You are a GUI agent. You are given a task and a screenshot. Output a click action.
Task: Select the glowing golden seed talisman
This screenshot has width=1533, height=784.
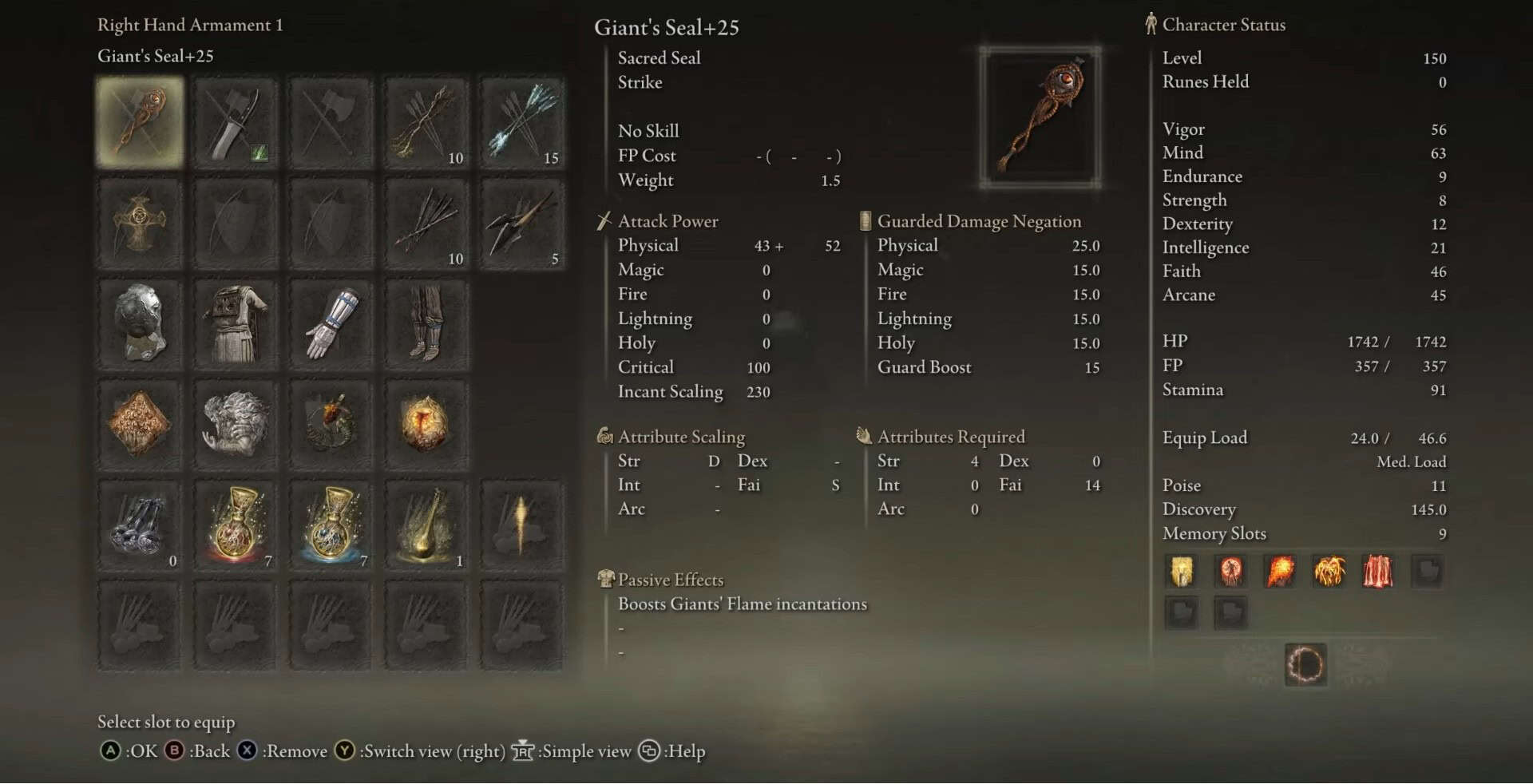point(426,424)
